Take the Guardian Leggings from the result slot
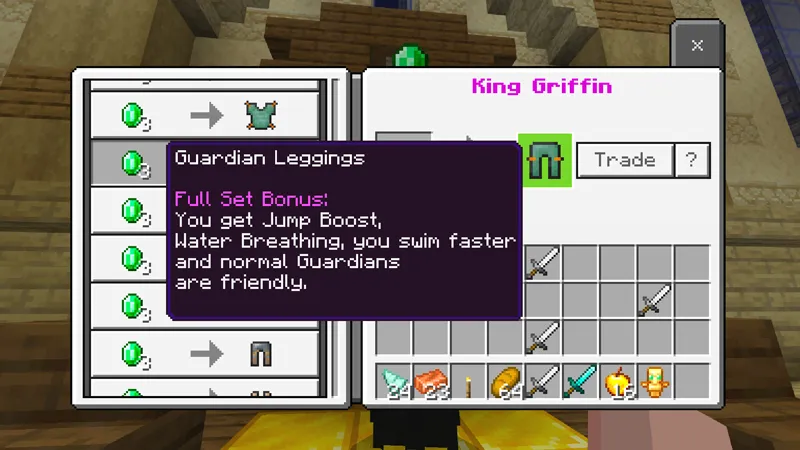The width and height of the screenshot is (800, 450). pos(544,160)
